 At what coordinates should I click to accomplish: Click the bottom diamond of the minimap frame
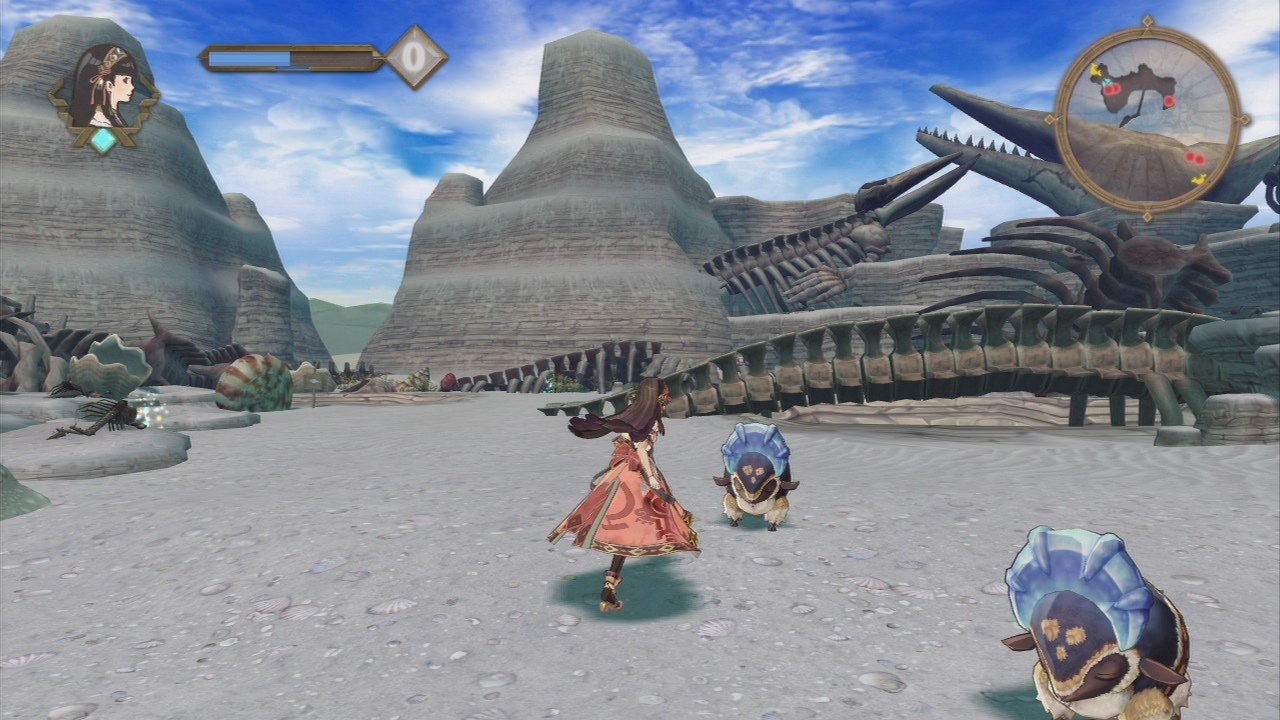(1147, 215)
